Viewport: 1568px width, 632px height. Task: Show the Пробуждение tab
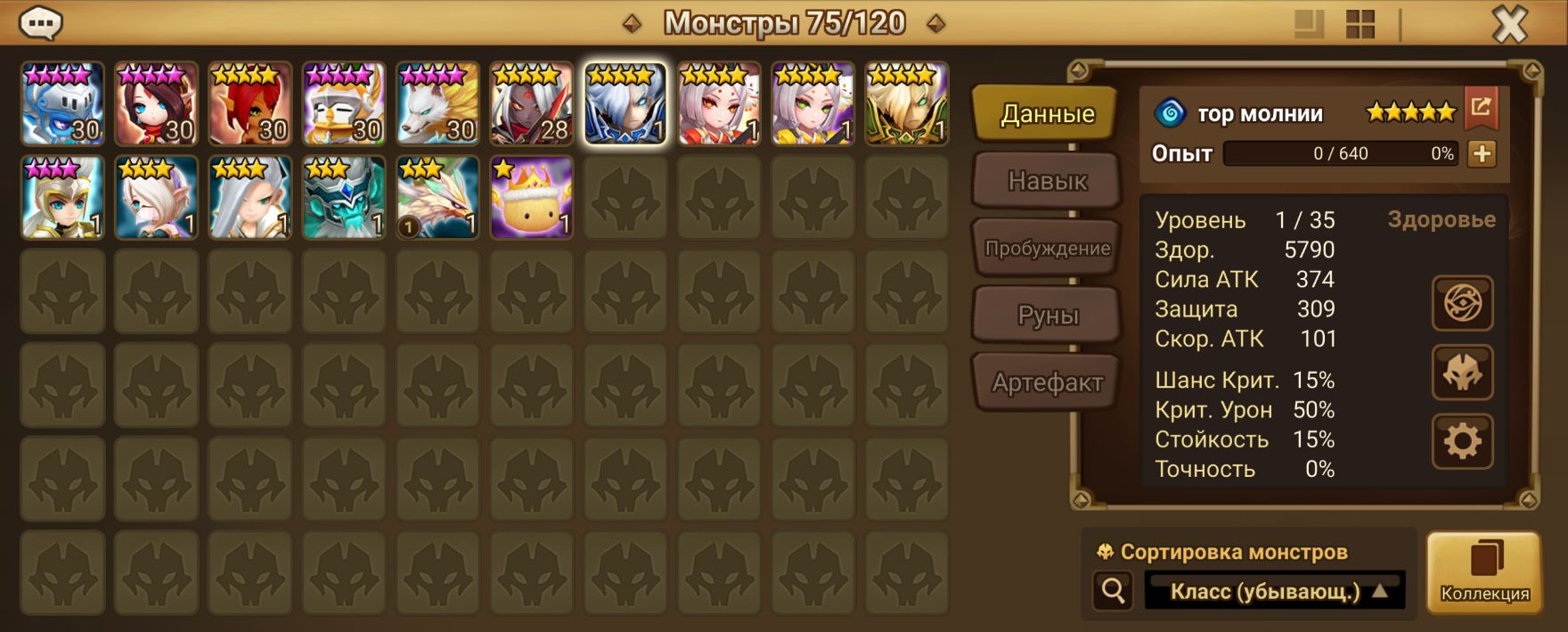tap(1047, 249)
